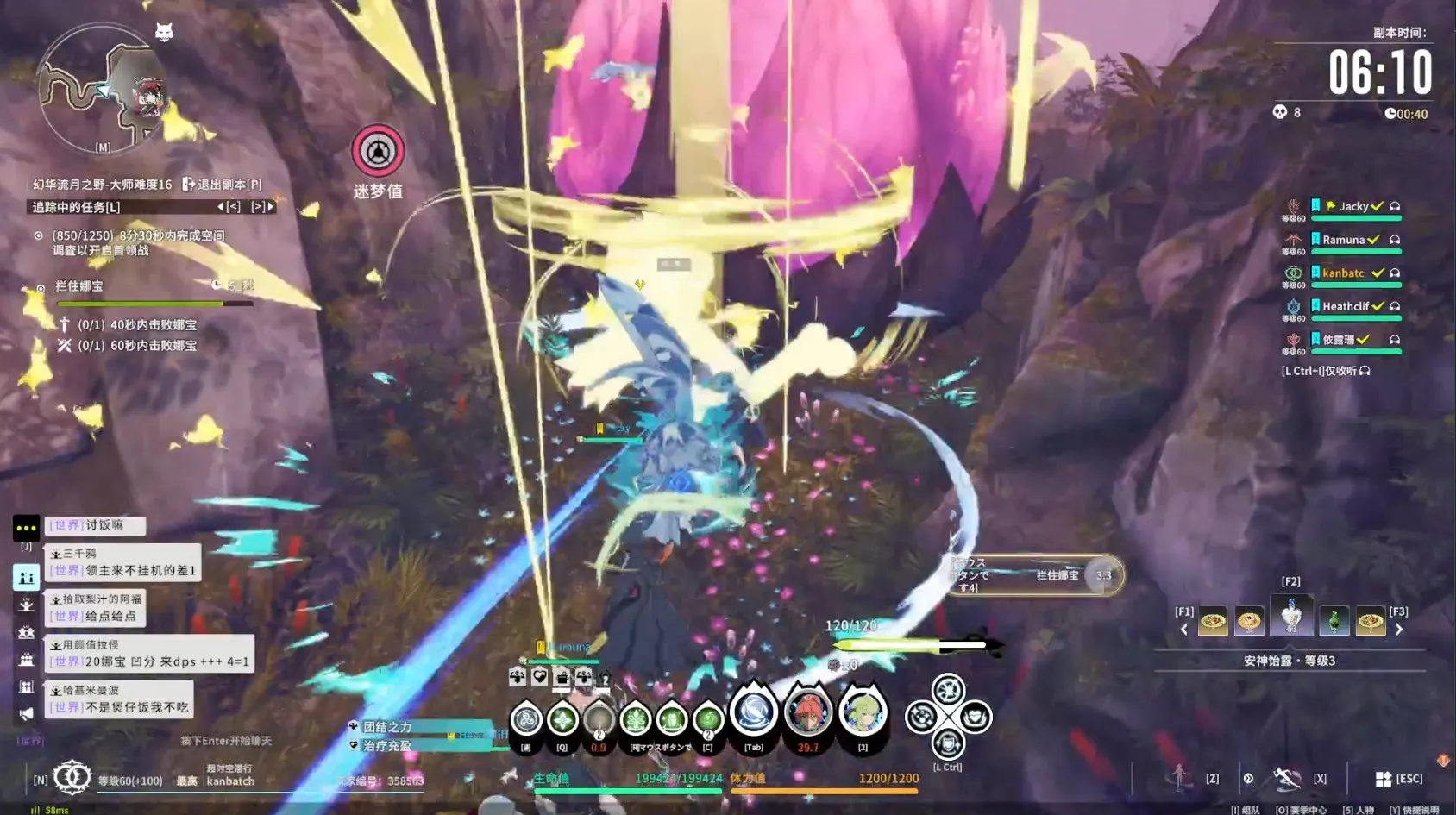Switch to the megaphone chat channel tab
1456x815 pixels.
(26, 714)
